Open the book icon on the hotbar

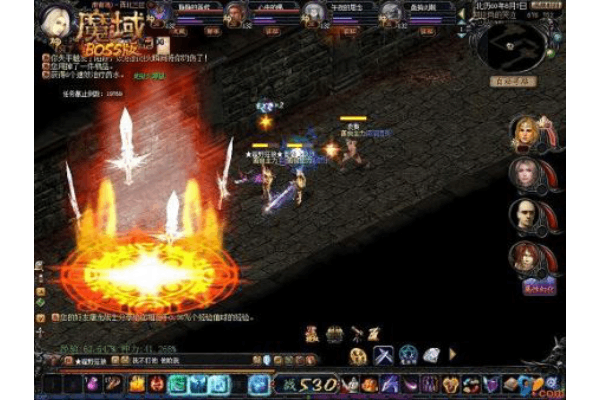pos(510,384)
